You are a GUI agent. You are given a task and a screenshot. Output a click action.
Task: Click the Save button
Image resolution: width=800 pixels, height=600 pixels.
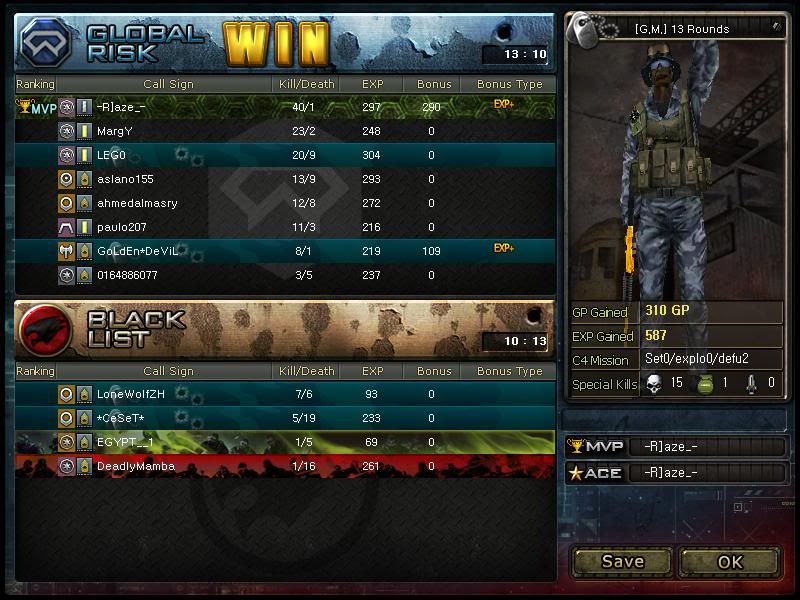point(622,561)
